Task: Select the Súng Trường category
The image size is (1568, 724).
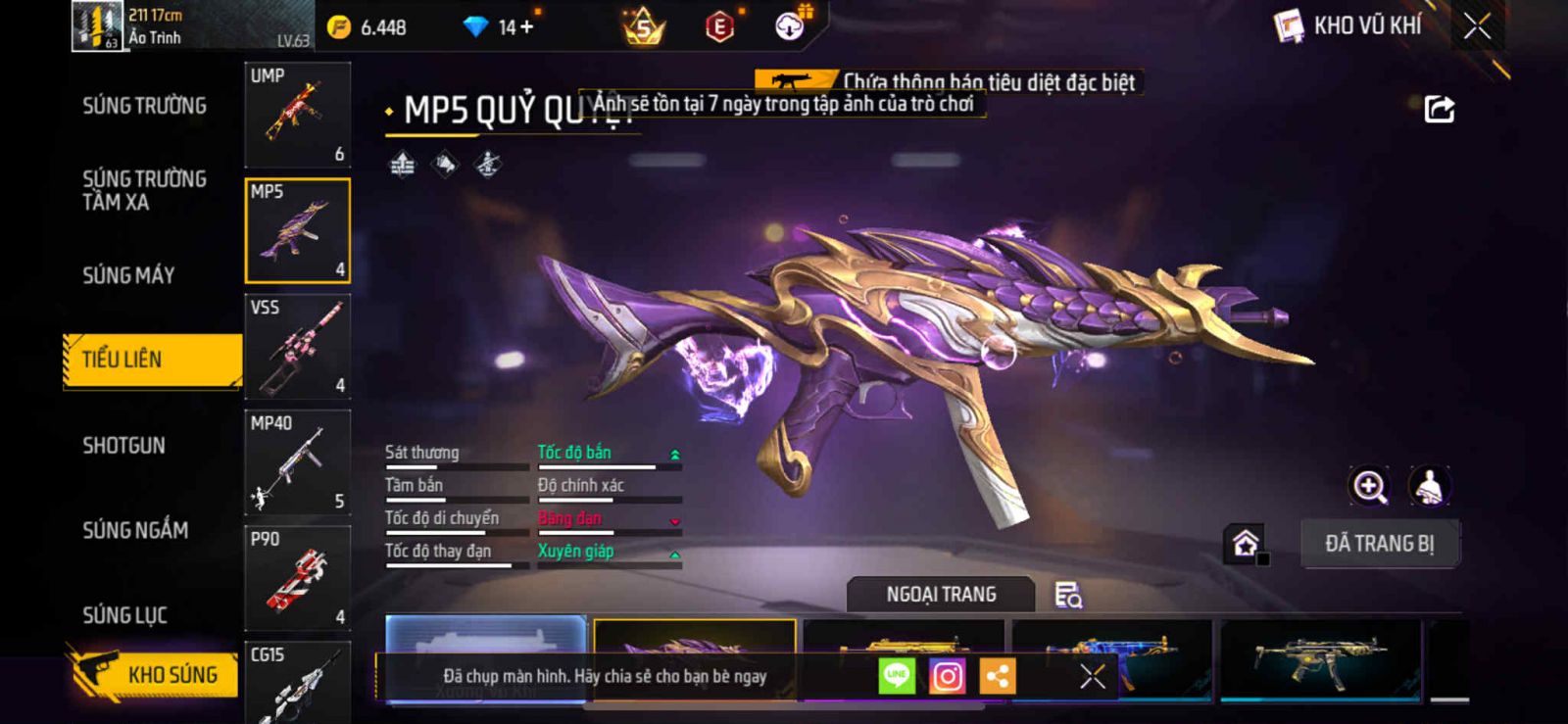Action: (x=144, y=106)
